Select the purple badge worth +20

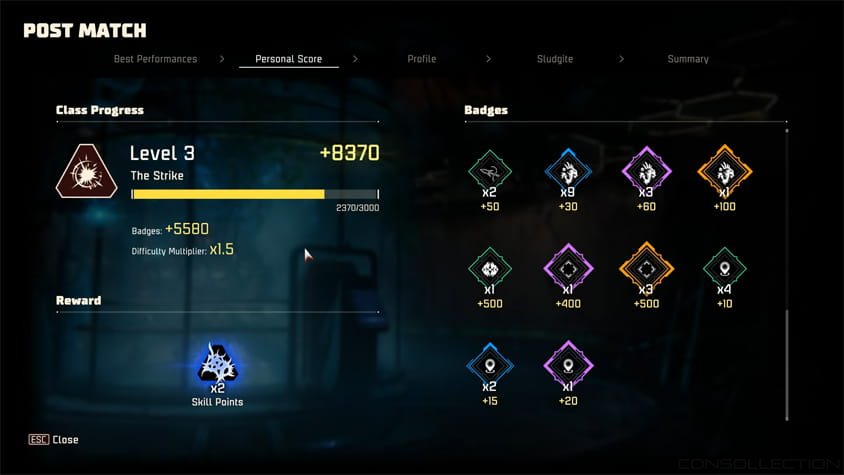566,365
